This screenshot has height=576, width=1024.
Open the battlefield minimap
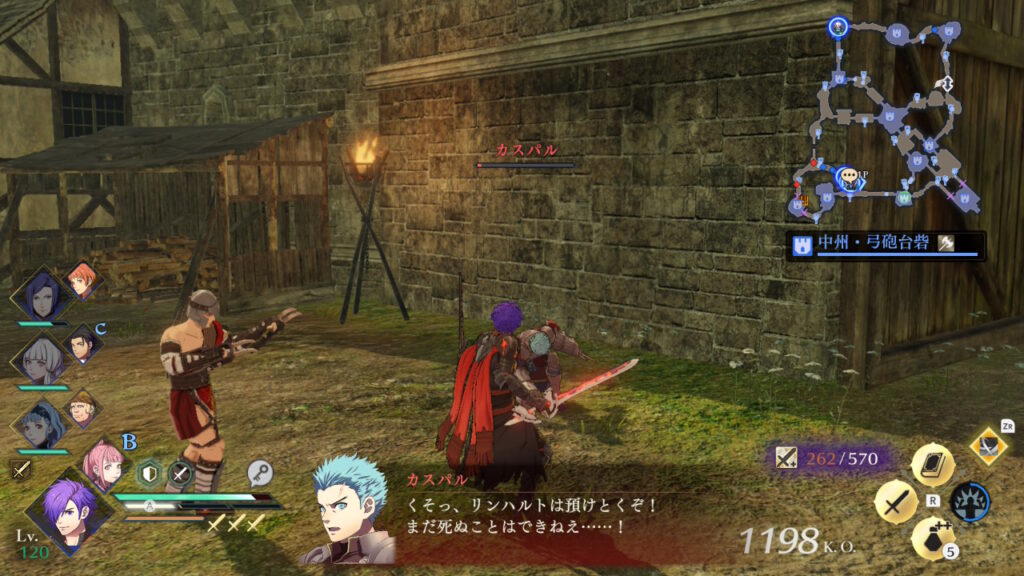[x=886, y=118]
